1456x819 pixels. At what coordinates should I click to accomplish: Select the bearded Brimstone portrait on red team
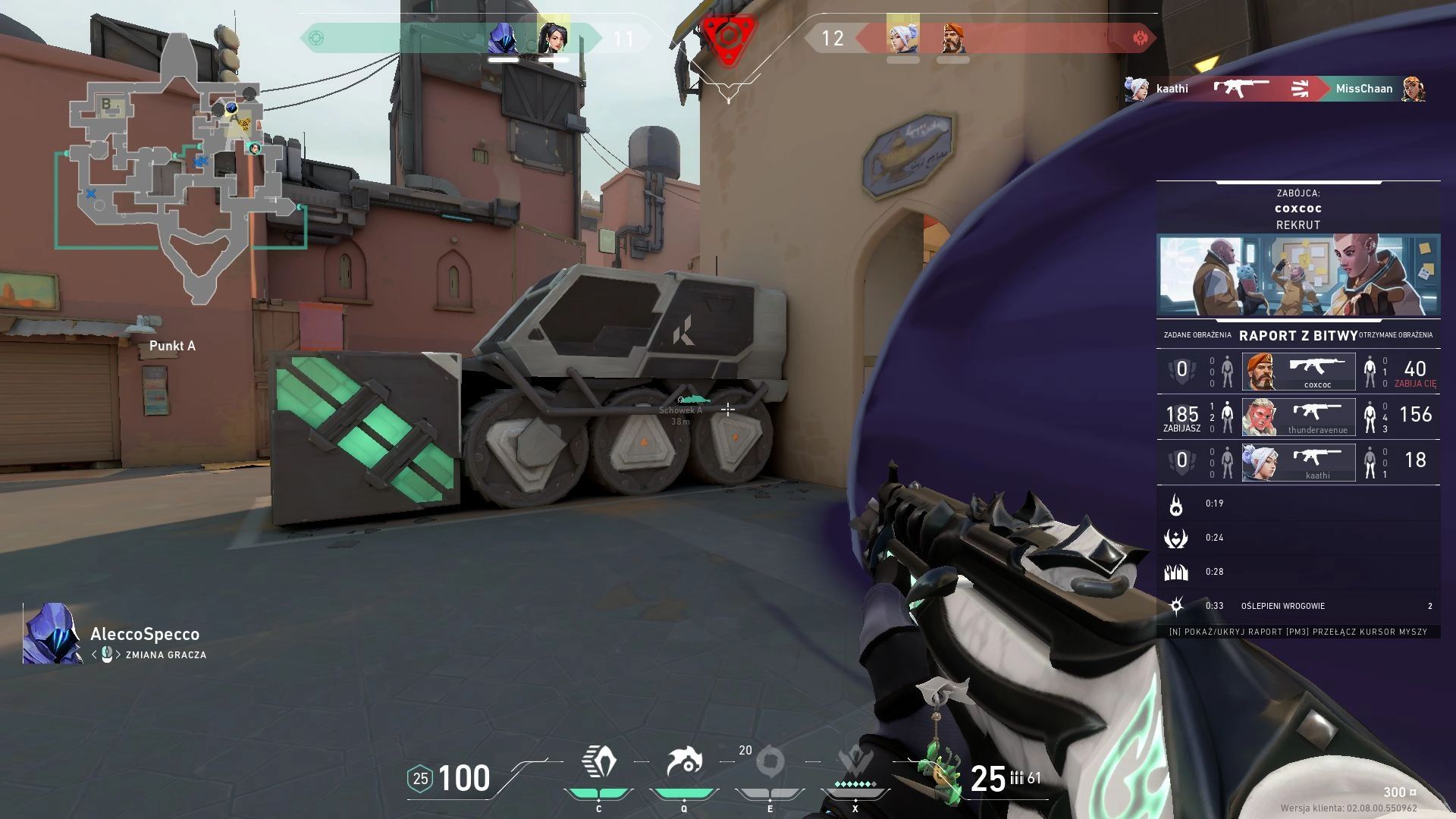pyautogui.click(x=953, y=38)
